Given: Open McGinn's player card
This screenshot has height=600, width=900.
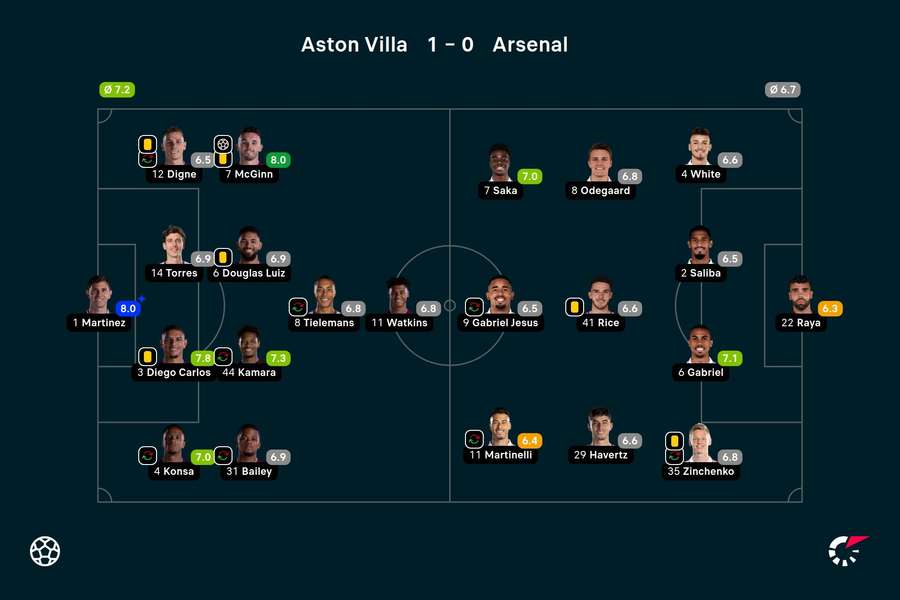Looking at the screenshot, I should click(x=249, y=147).
